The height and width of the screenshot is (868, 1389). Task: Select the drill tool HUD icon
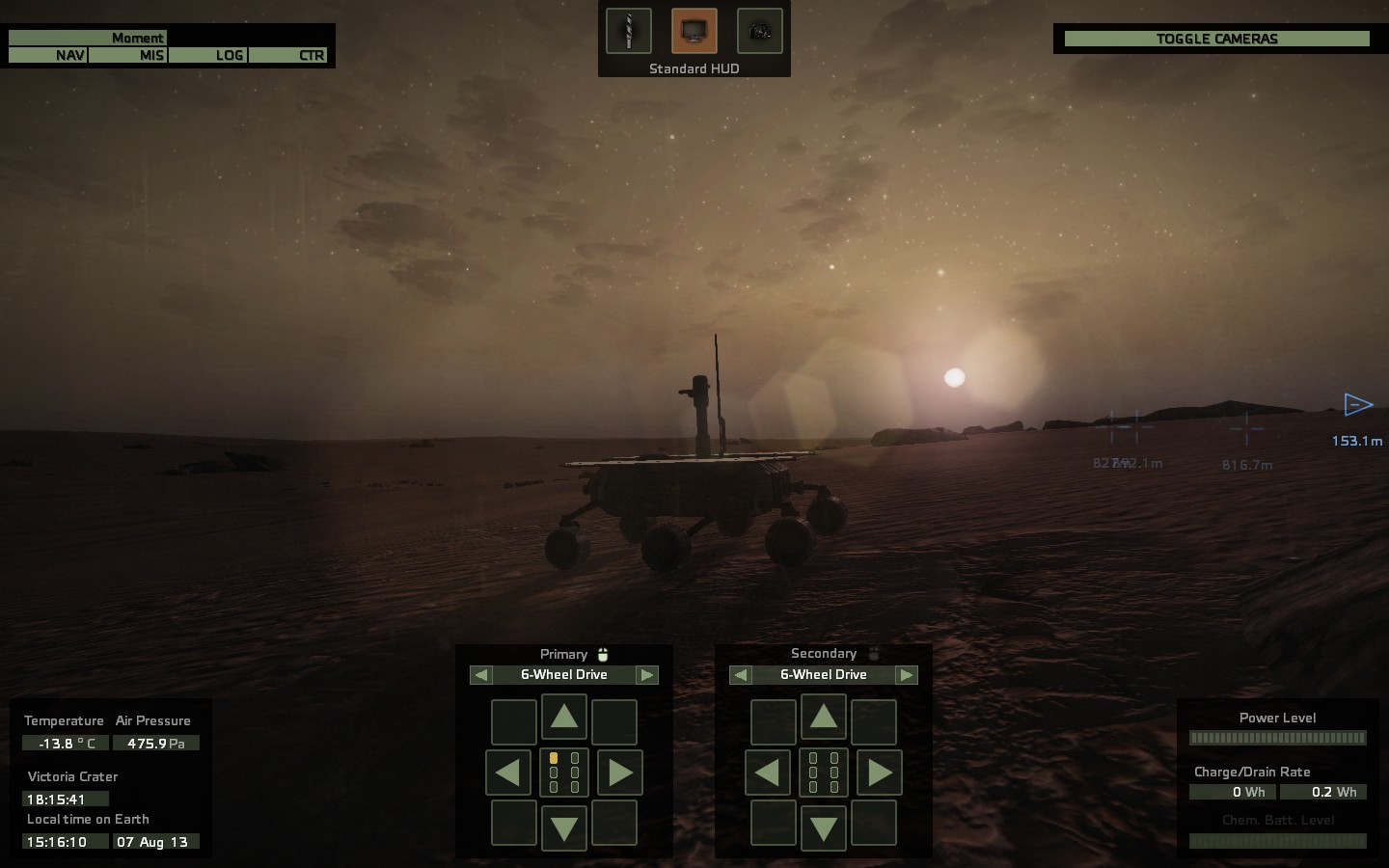(x=628, y=31)
